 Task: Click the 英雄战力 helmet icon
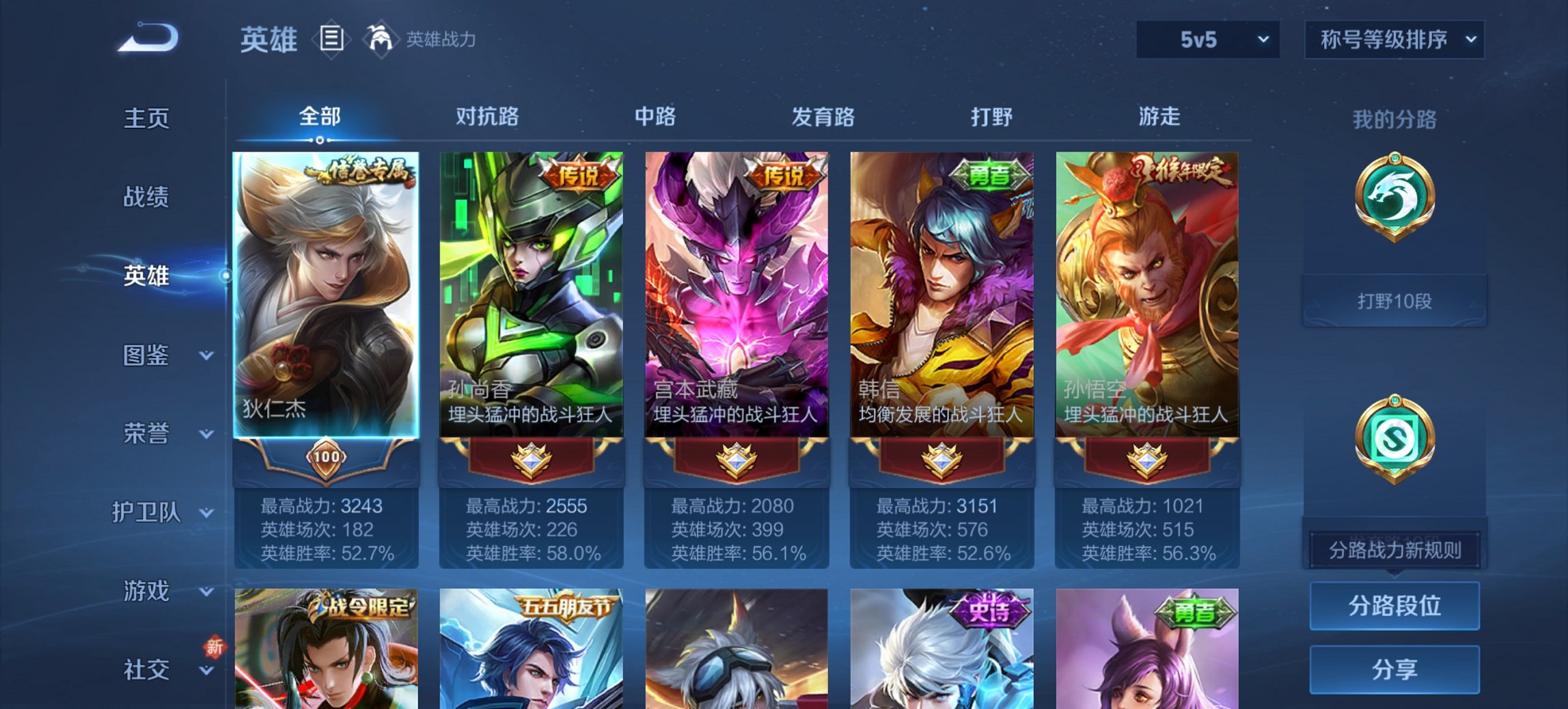tap(381, 40)
